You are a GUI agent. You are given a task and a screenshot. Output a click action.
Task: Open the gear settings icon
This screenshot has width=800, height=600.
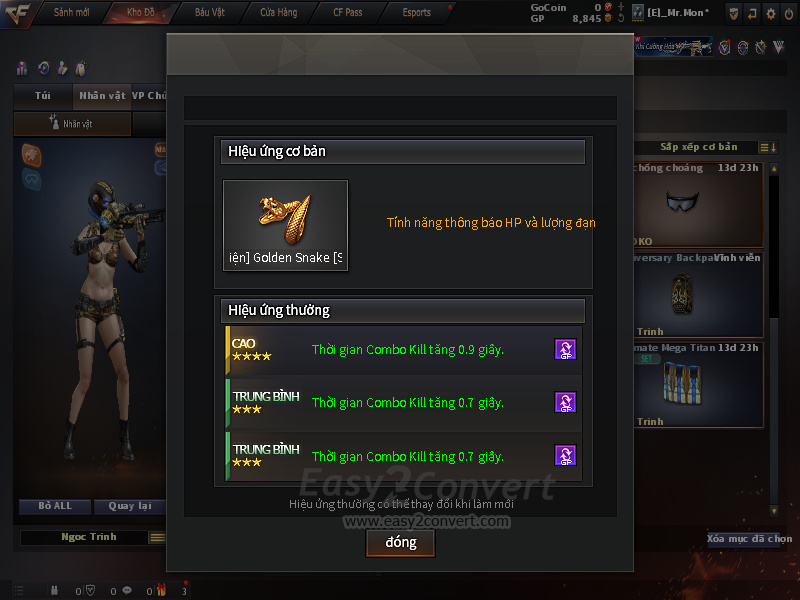(x=770, y=13)
